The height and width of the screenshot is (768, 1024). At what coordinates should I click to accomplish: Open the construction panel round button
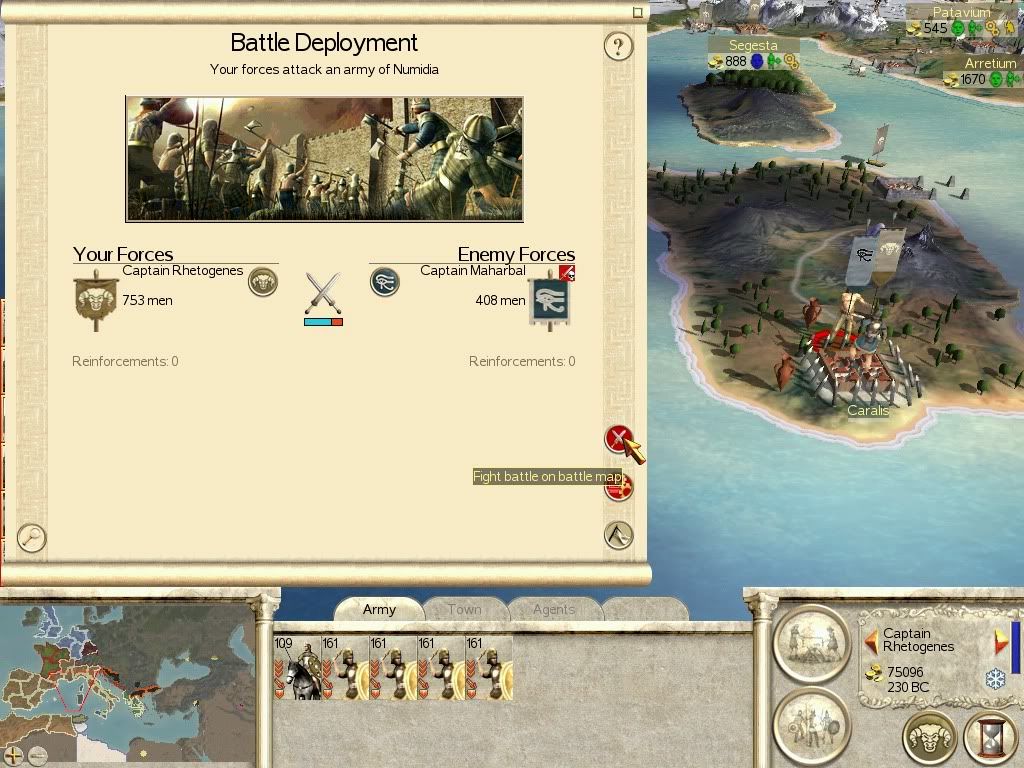[x=812, y=642]
